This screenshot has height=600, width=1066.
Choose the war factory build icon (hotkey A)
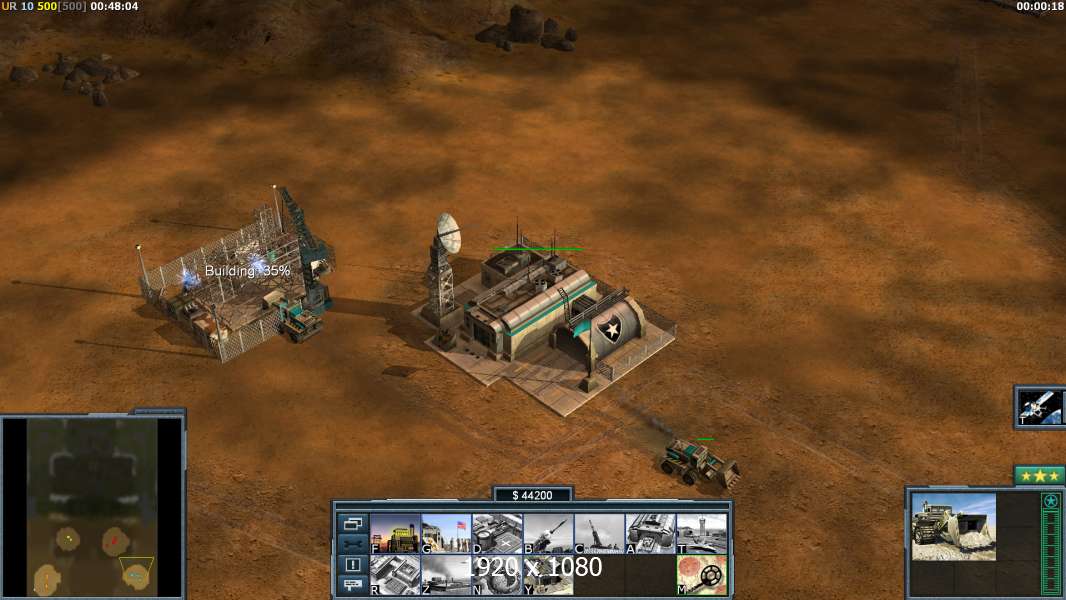650,534
